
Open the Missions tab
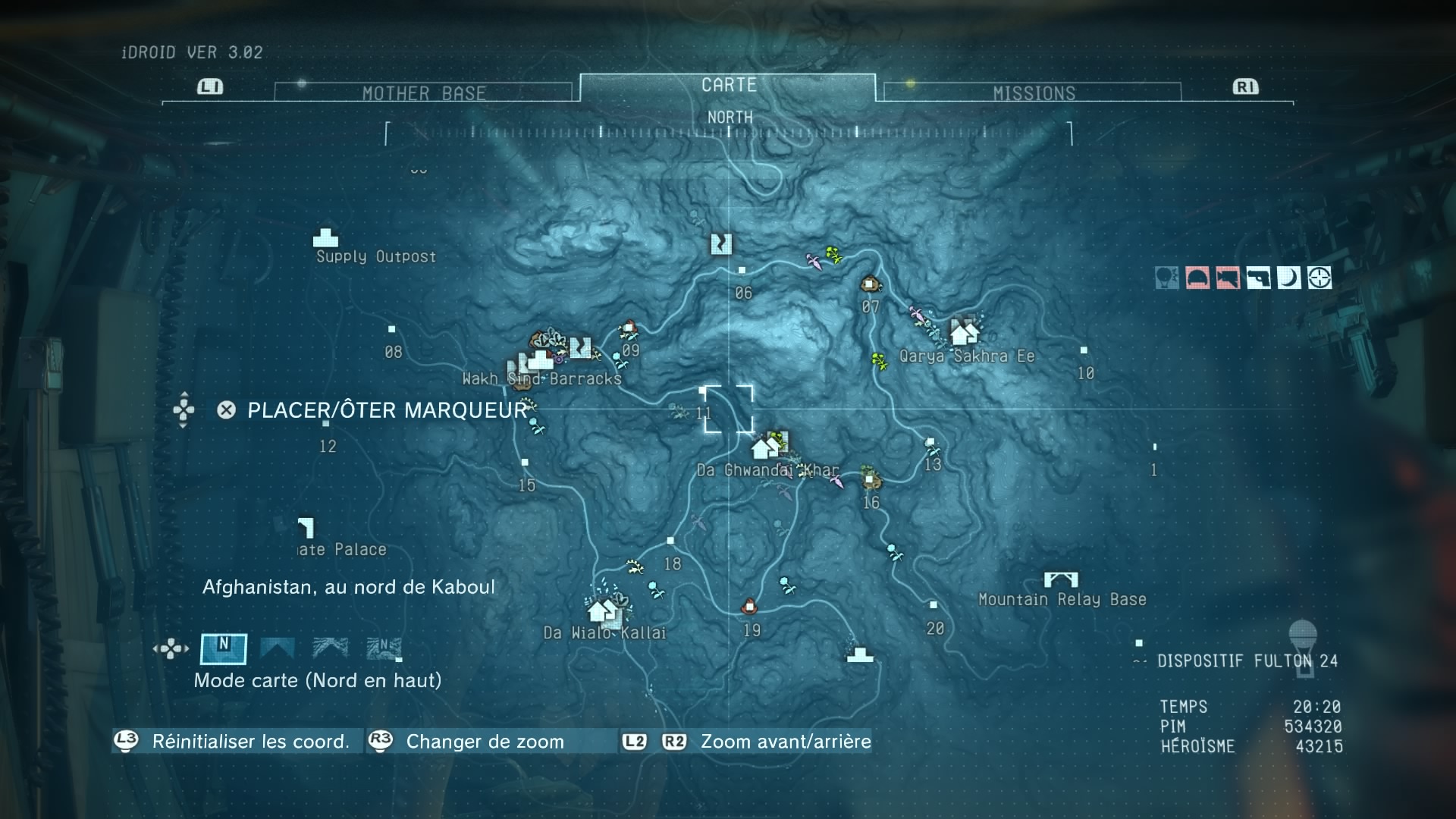pos(1033,93)
